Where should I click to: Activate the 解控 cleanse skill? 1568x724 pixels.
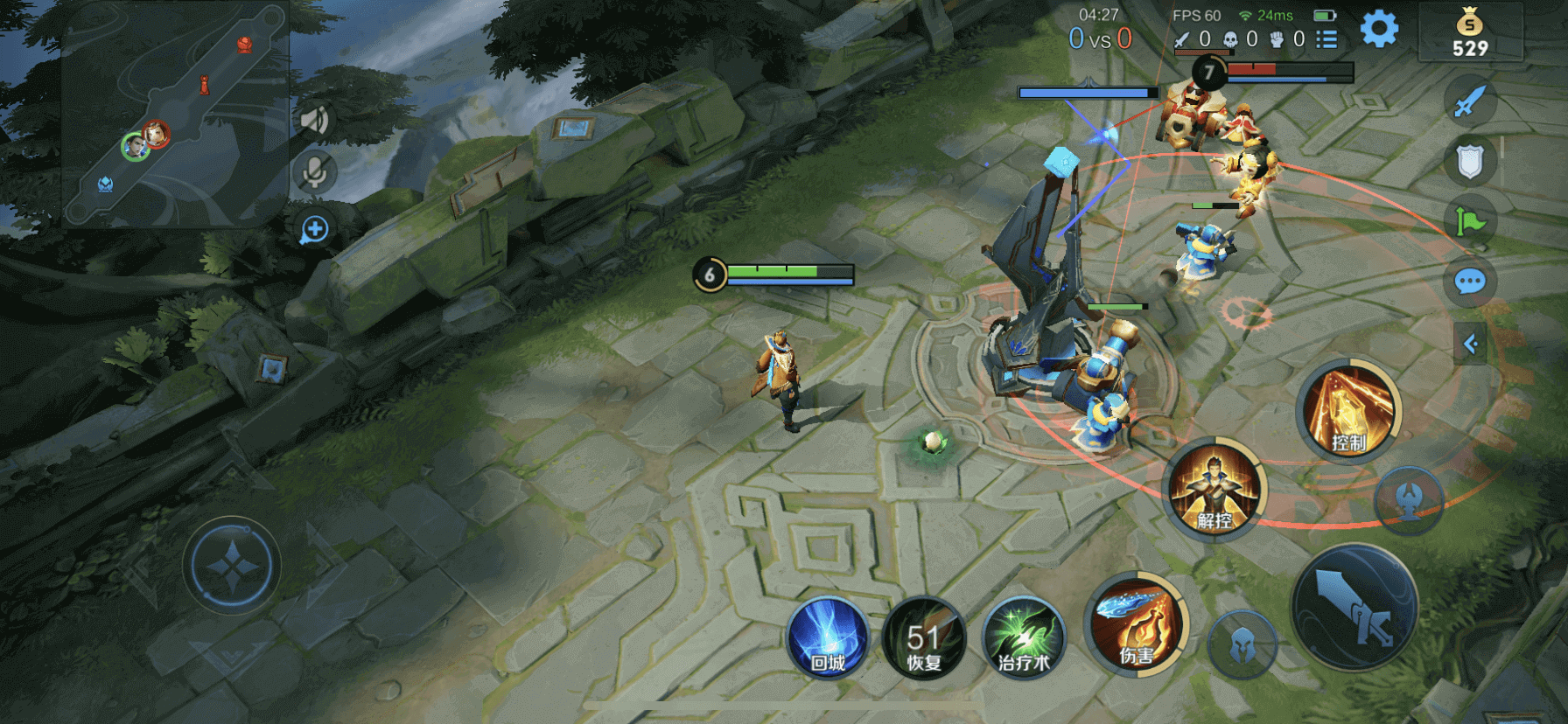click(1214, 490)
